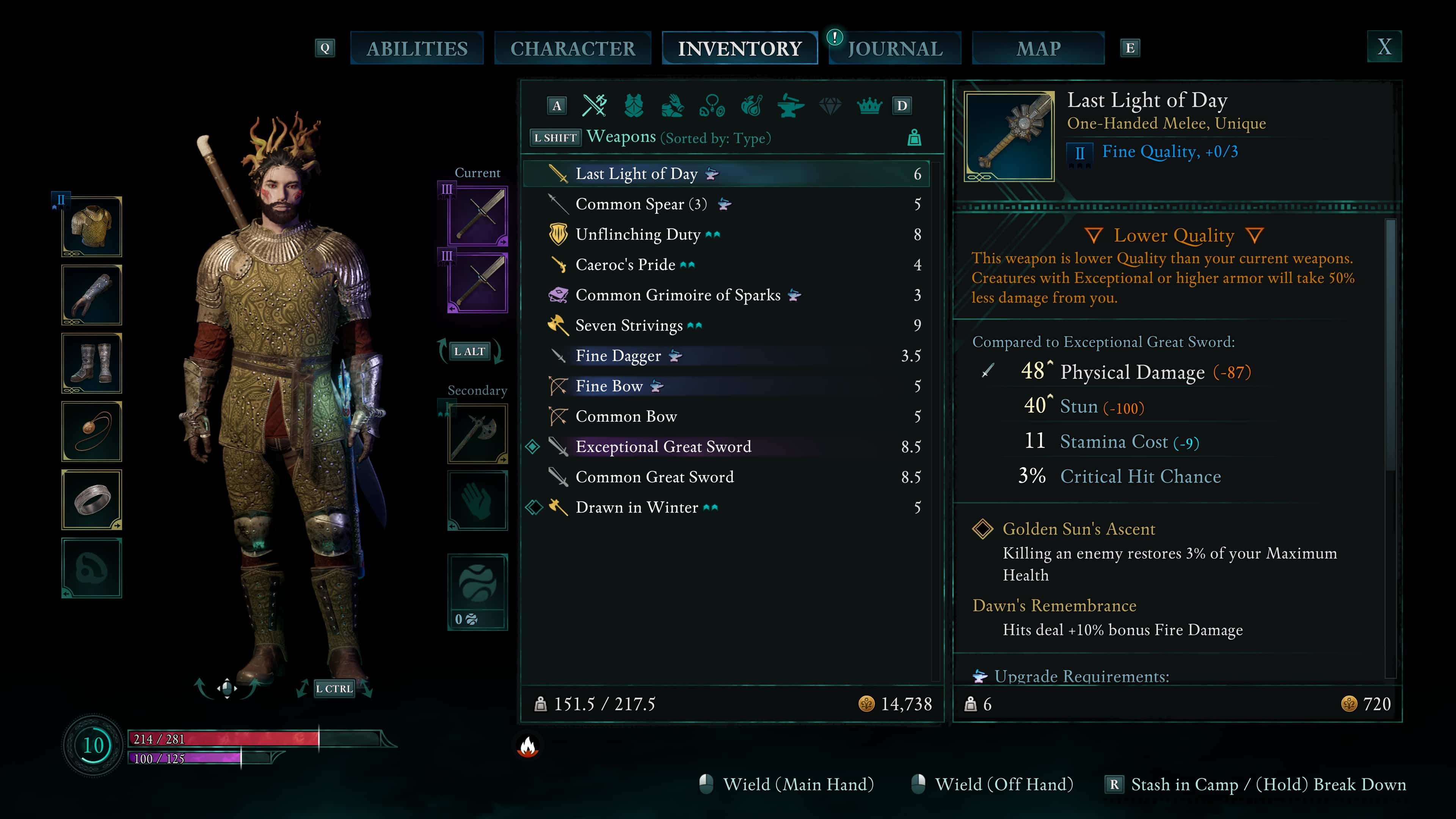
Task: Choose the Unflinching Duty shield row
Action: click(637, 235)
